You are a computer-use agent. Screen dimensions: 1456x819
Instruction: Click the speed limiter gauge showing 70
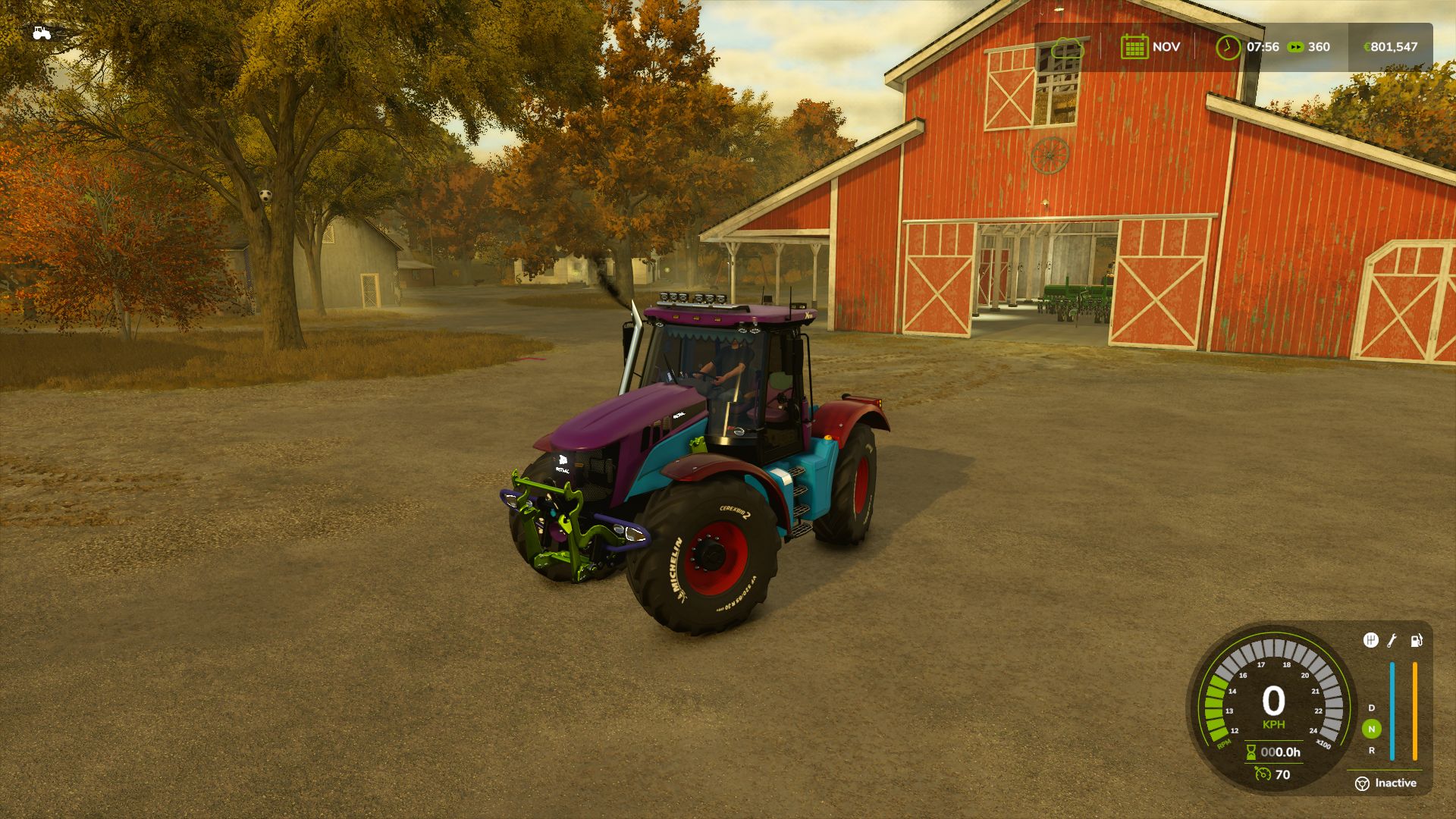1263,773
